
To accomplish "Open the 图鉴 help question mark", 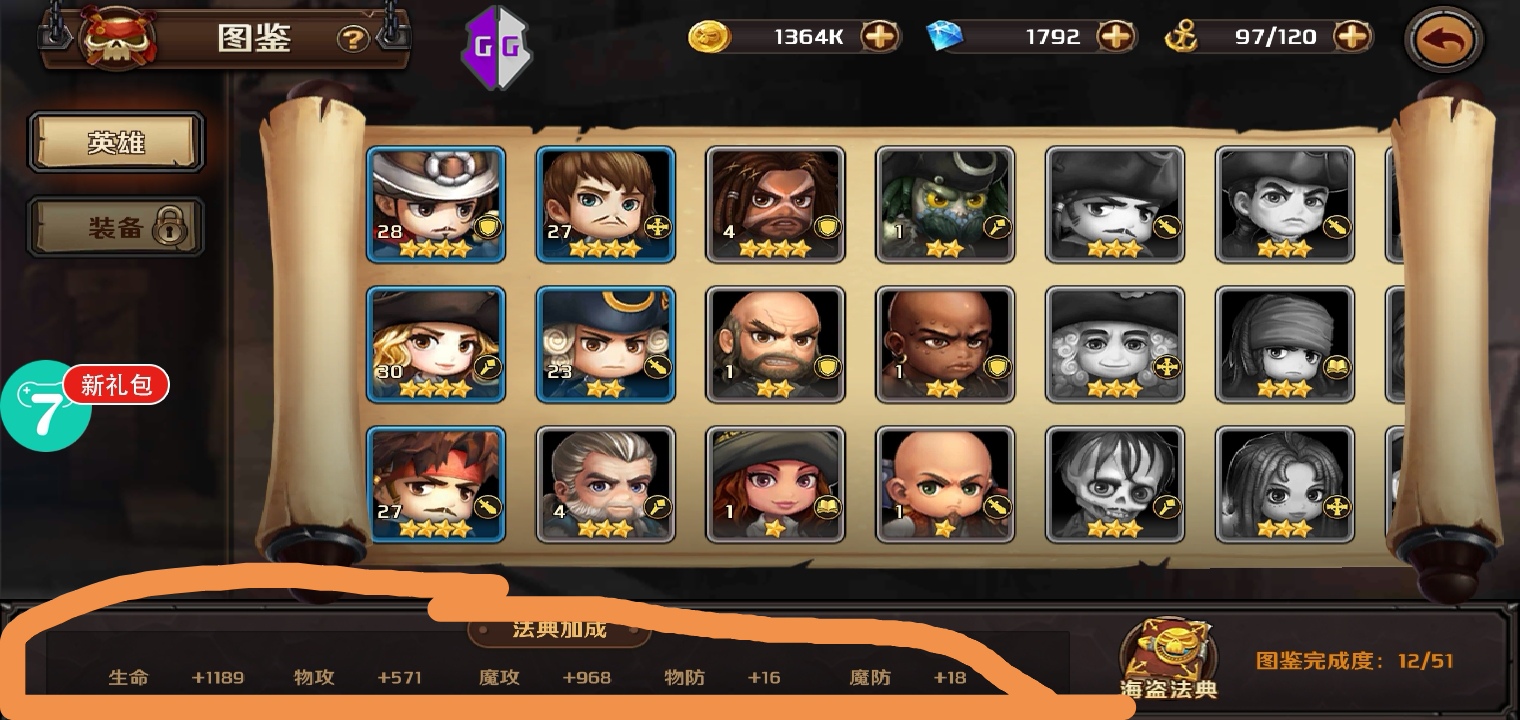I will [x=353, y=39].
